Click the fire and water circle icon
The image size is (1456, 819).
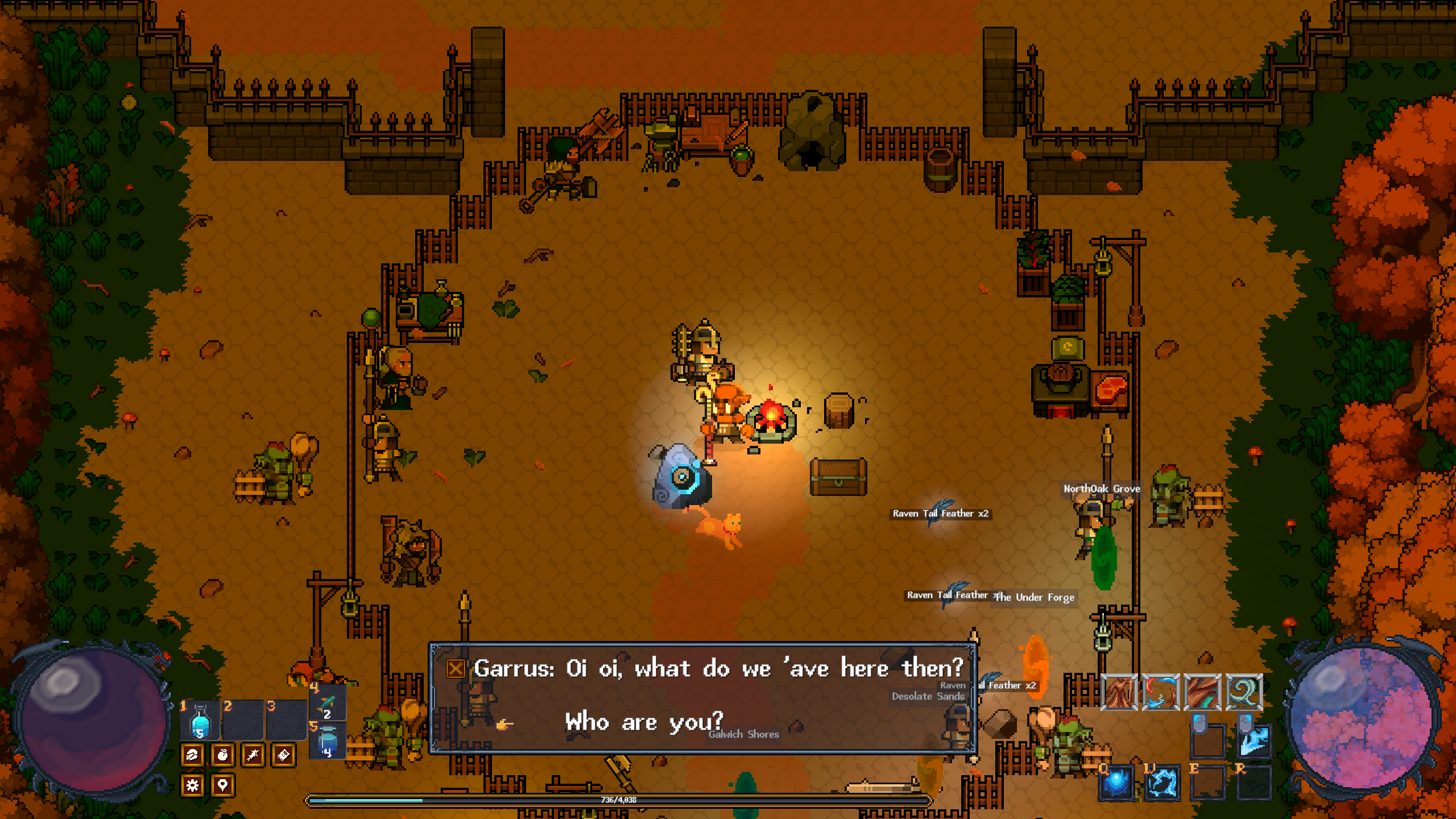(1161, 692)
